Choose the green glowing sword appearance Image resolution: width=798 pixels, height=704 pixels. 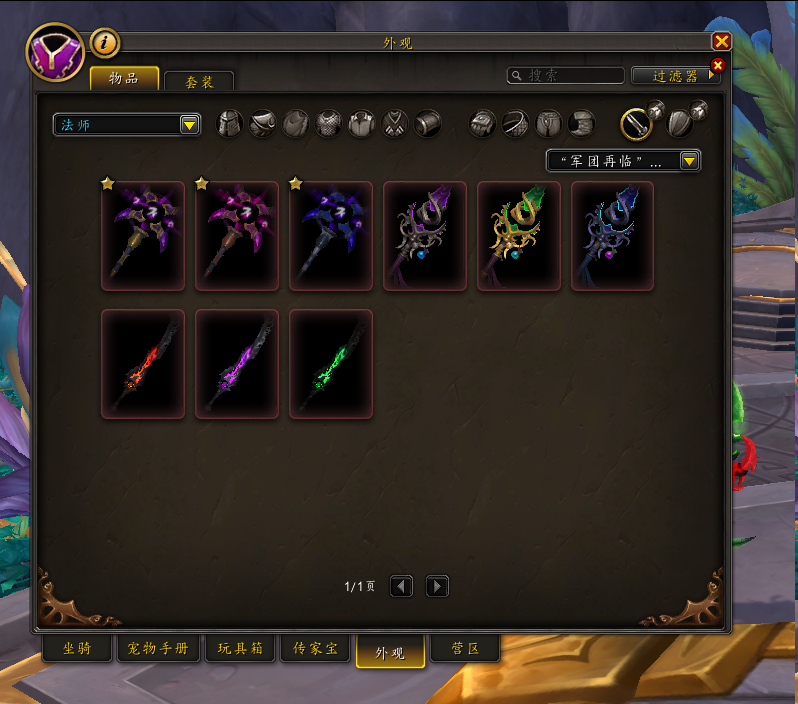pos(331,364)
